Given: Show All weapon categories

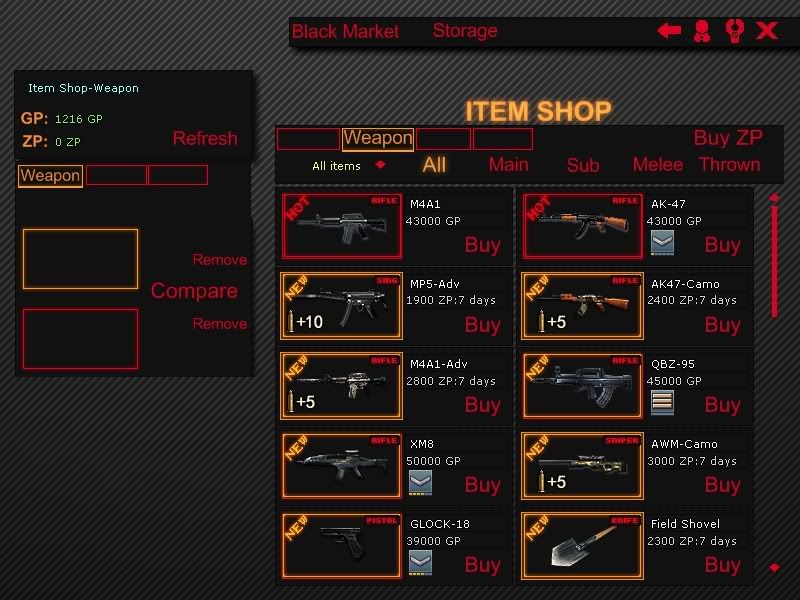Looking at the screenshot, I should pyautogui.click(x=434, y=165).
